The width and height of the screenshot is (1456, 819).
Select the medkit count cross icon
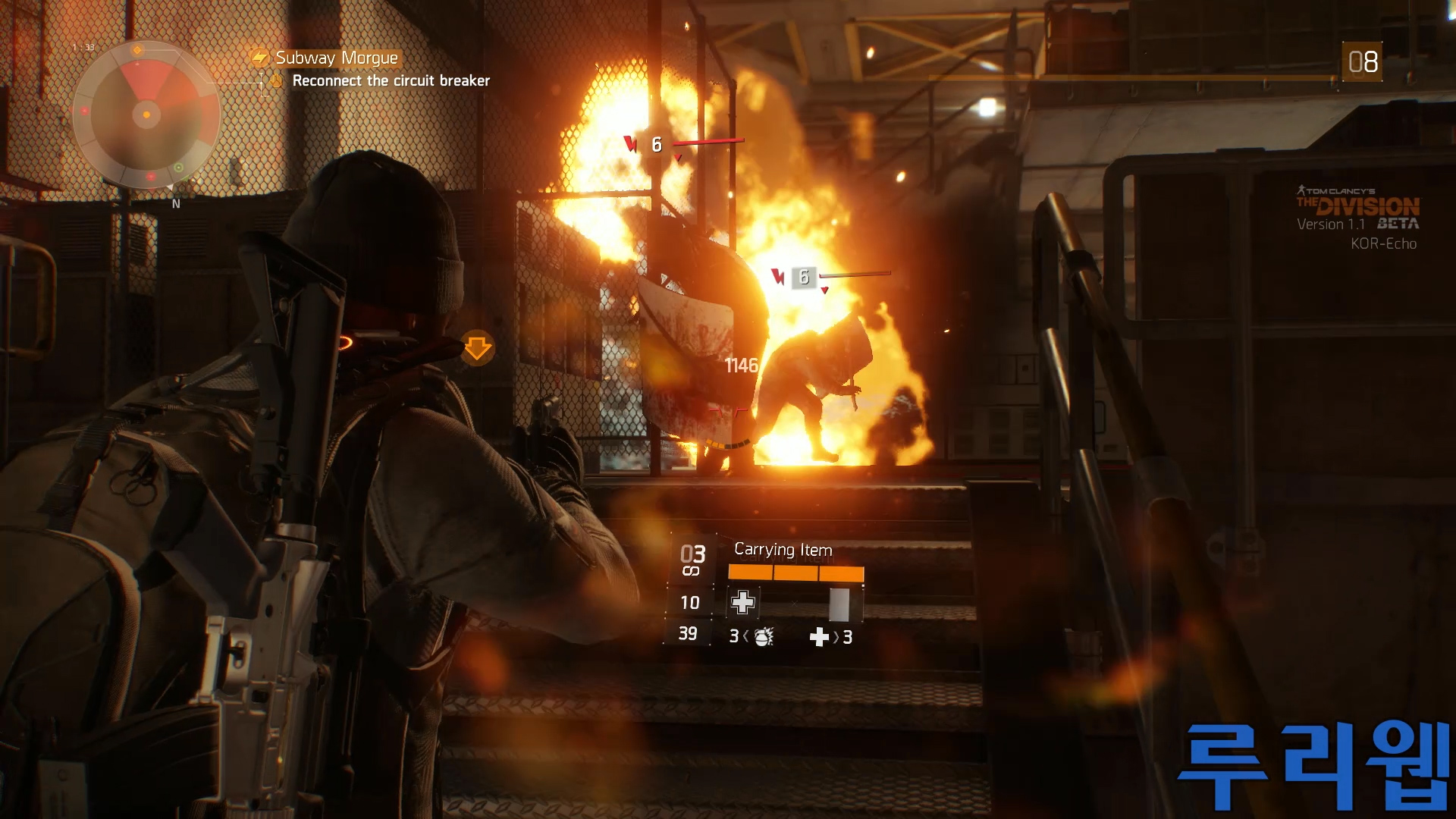point(819,637)
